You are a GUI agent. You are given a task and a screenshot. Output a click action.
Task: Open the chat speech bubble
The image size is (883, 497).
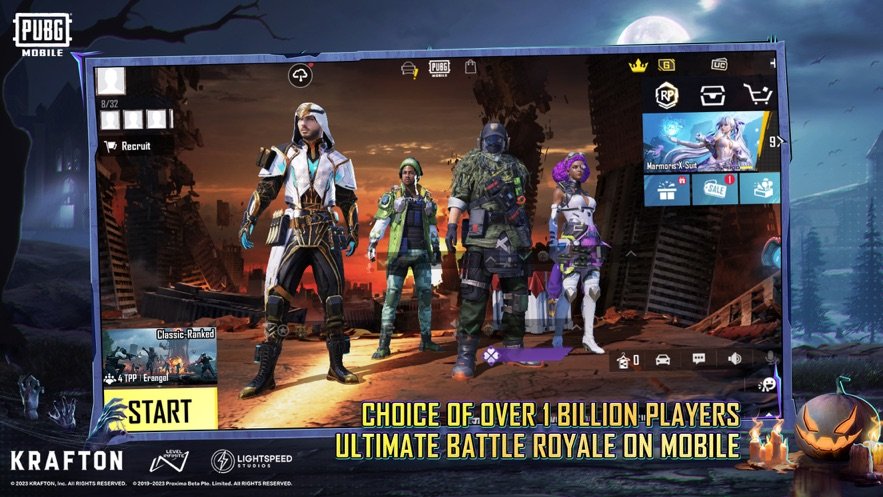[698, 358]
